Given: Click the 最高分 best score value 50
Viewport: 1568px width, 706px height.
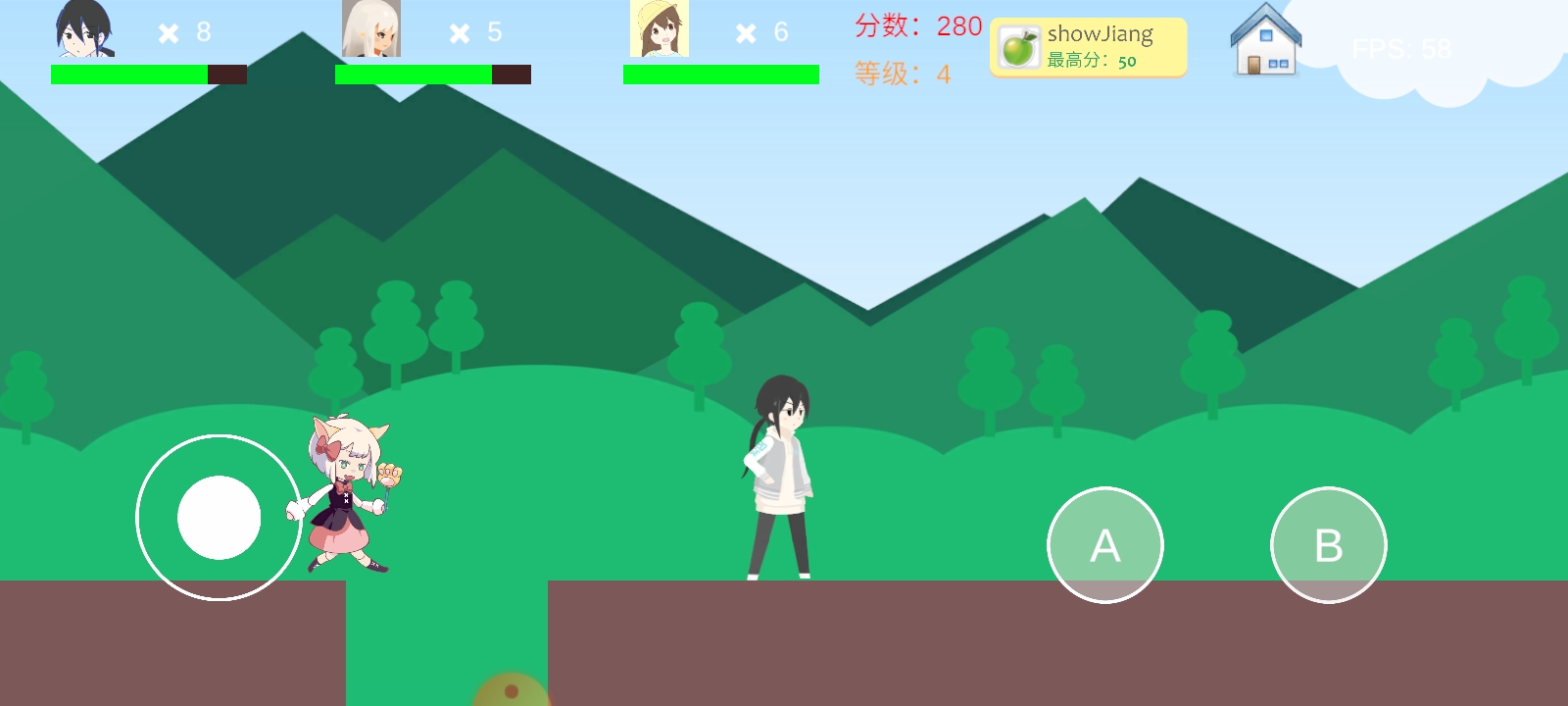Looking at the screenshot, I should (x=1128, y=61).
